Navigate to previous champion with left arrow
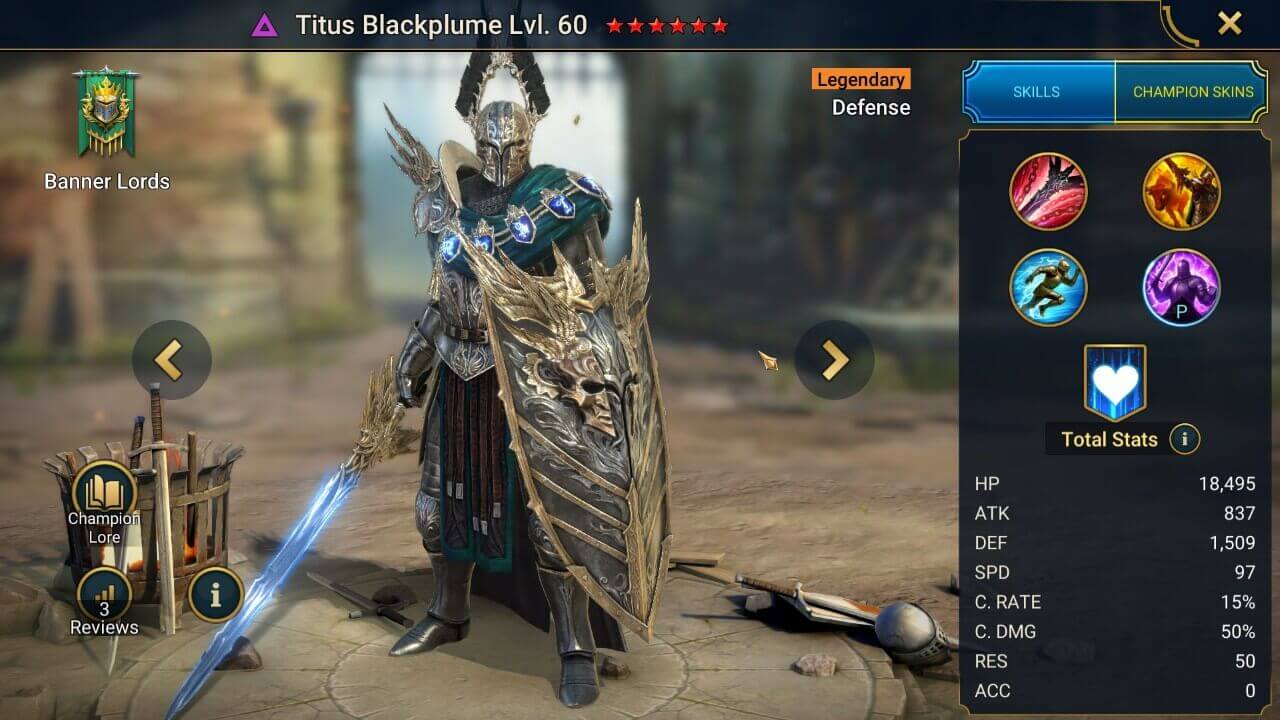The image size is (1280, 720). coord(171,360)
